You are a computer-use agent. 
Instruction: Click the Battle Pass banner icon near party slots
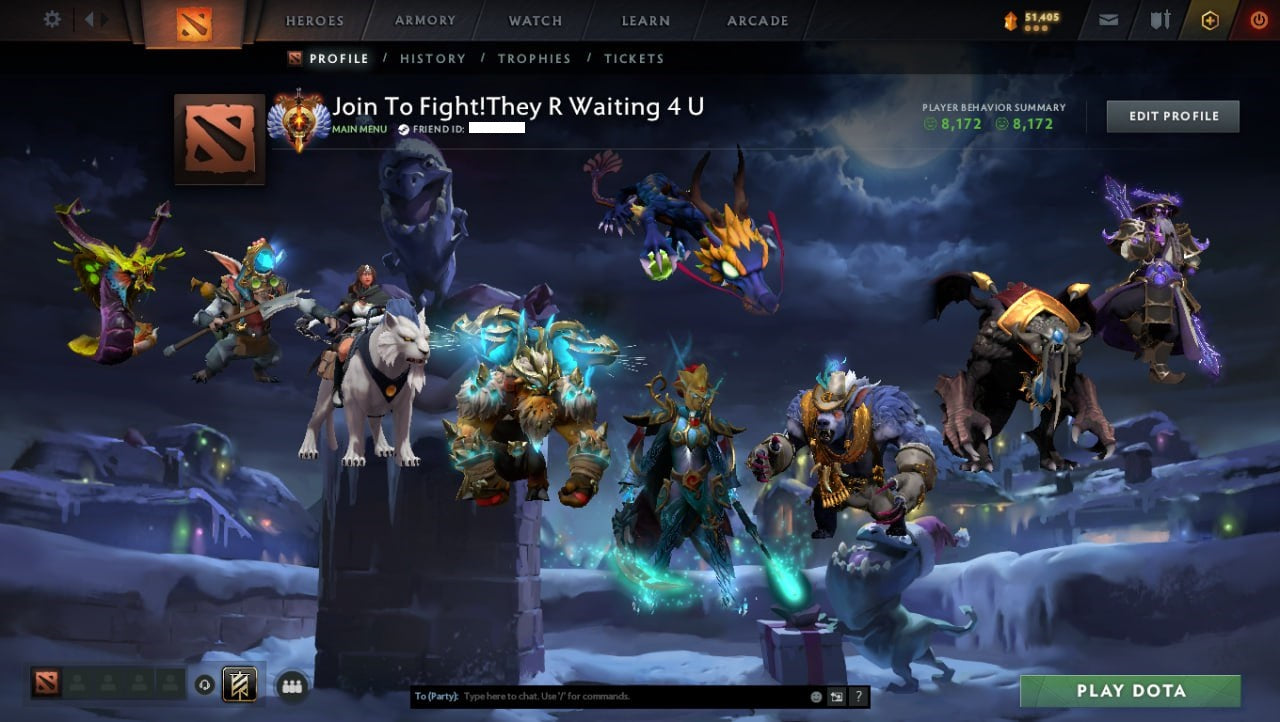pyautogui.click(x=239, y=683)
